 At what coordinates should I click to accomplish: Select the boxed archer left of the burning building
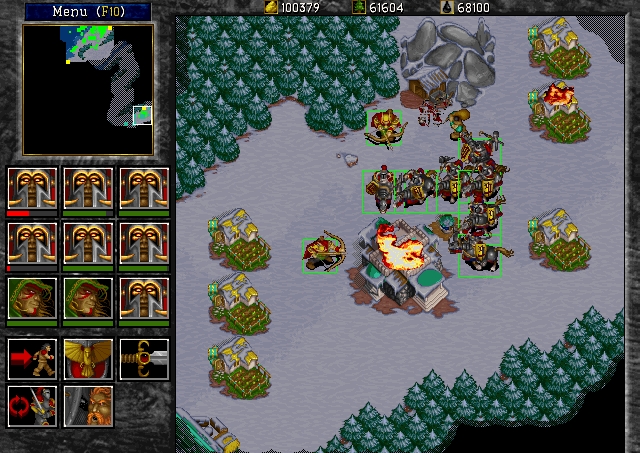click(323, 254)
